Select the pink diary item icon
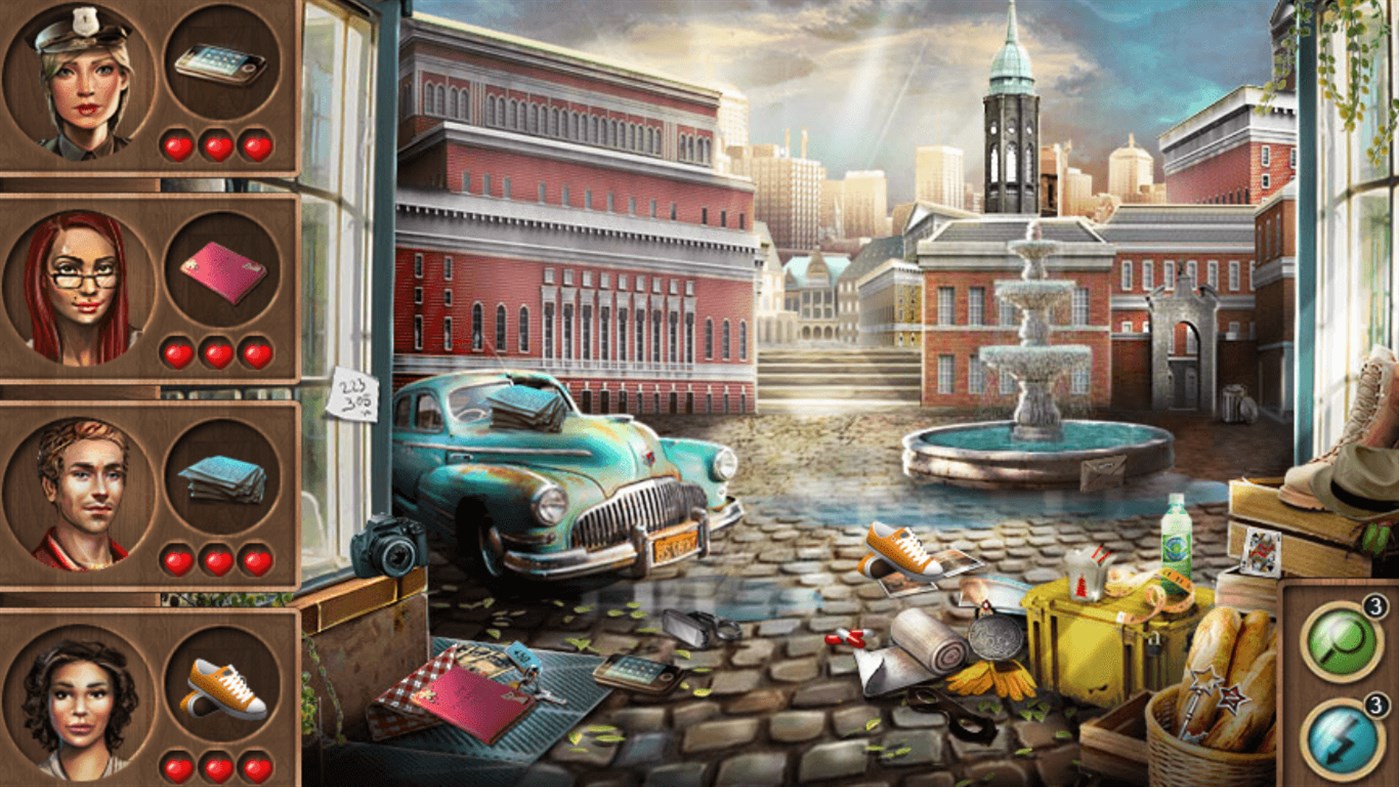Screen dimensions: 1399x787 [225, 273]
